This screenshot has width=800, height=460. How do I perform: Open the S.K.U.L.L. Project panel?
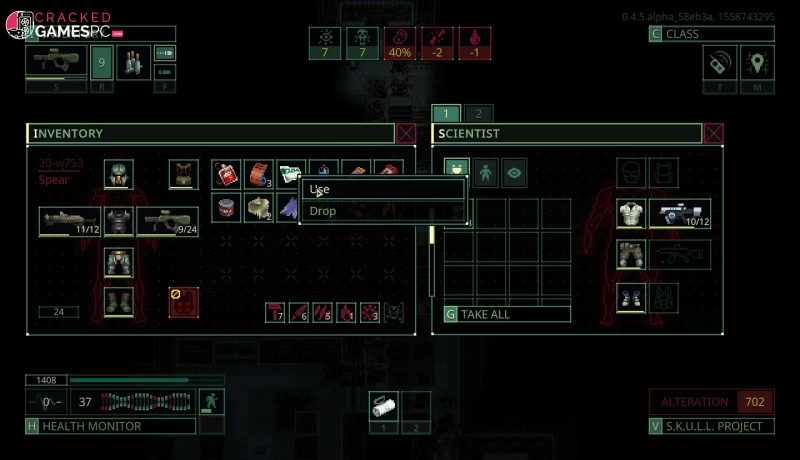(711, 426)
